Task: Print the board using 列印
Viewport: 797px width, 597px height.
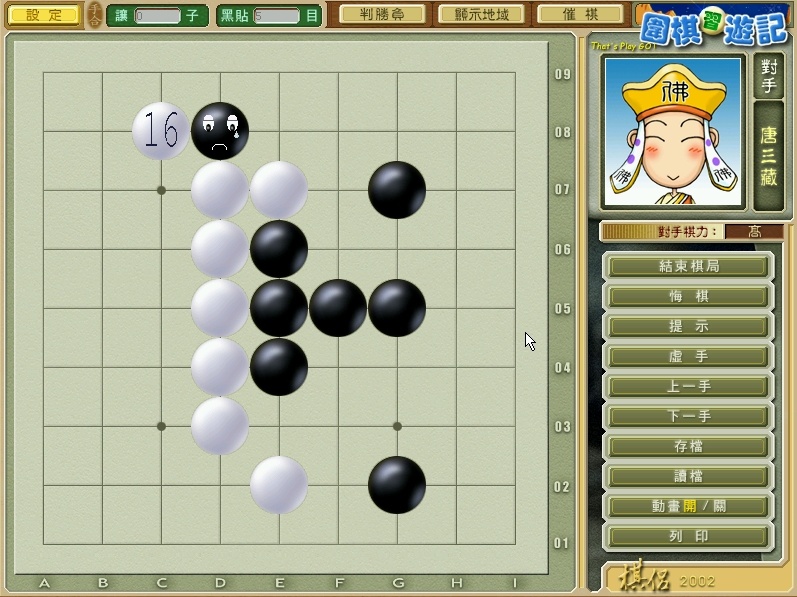Action: pyautogui.click(x=689, y=536)
